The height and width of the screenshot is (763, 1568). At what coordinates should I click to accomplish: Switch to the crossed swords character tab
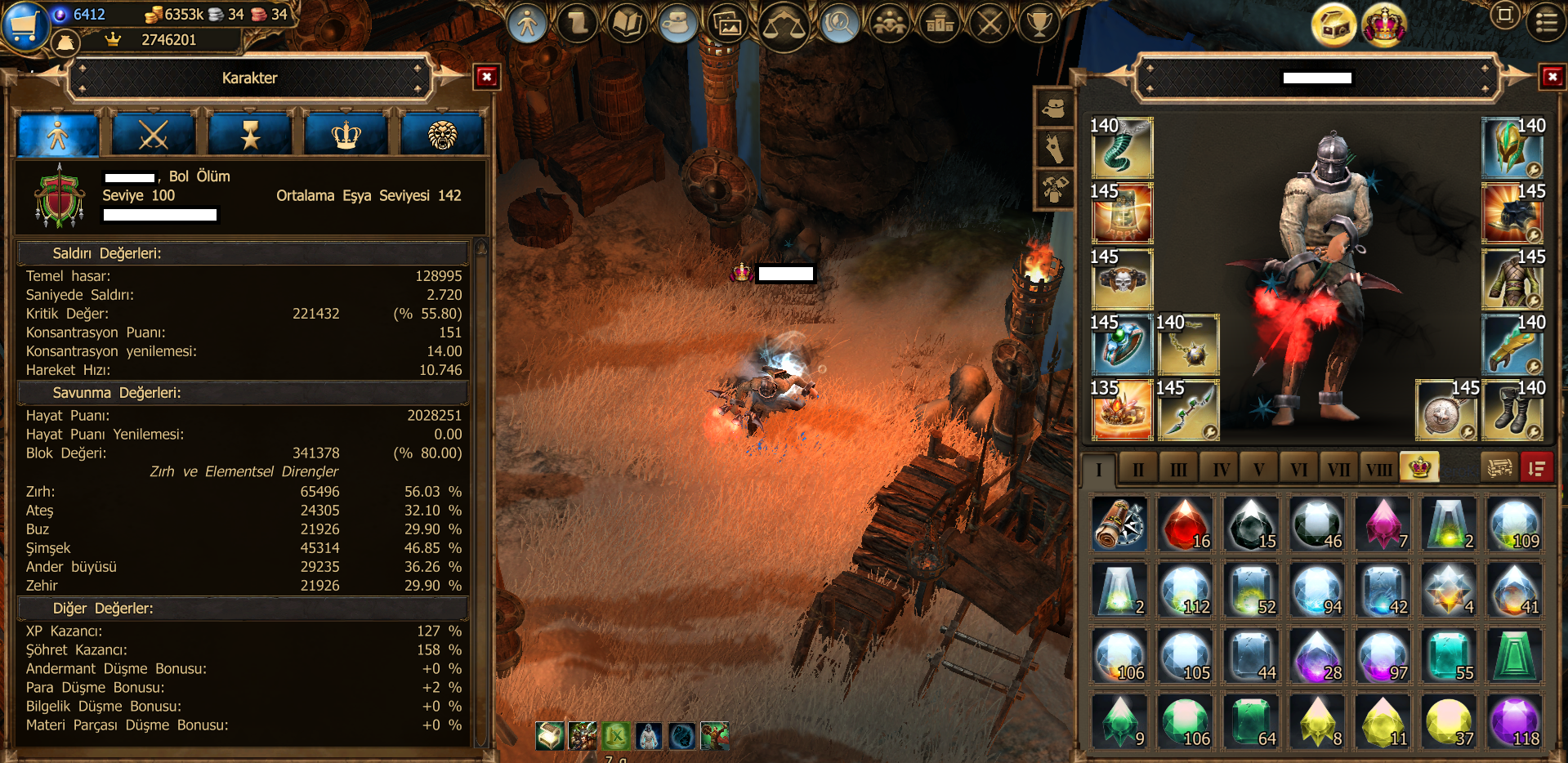coord(154,136)
